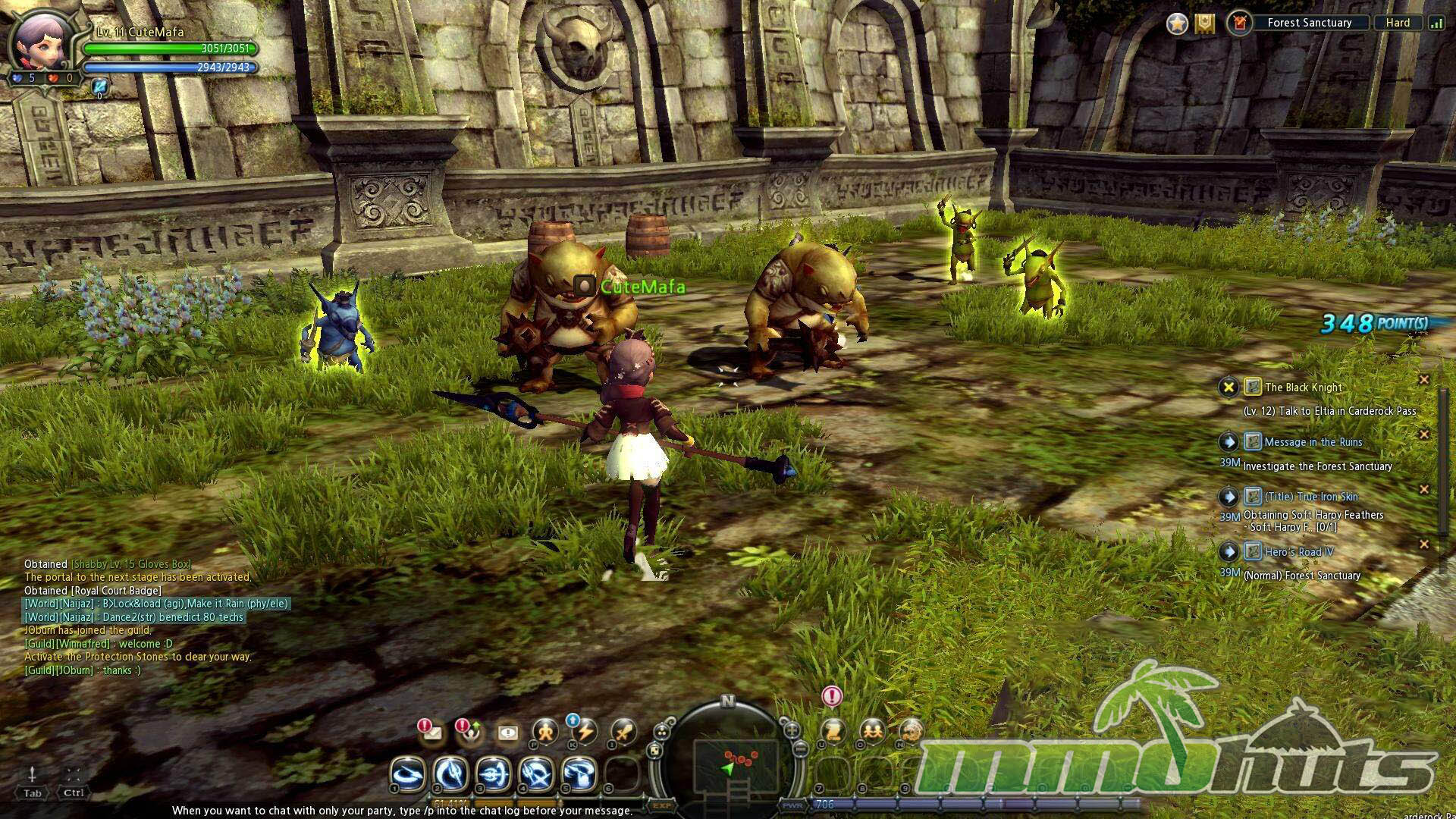Select The Black Knight quest entry
This screenshot has width=1456, height=819.
click(x=1303, y=388)
